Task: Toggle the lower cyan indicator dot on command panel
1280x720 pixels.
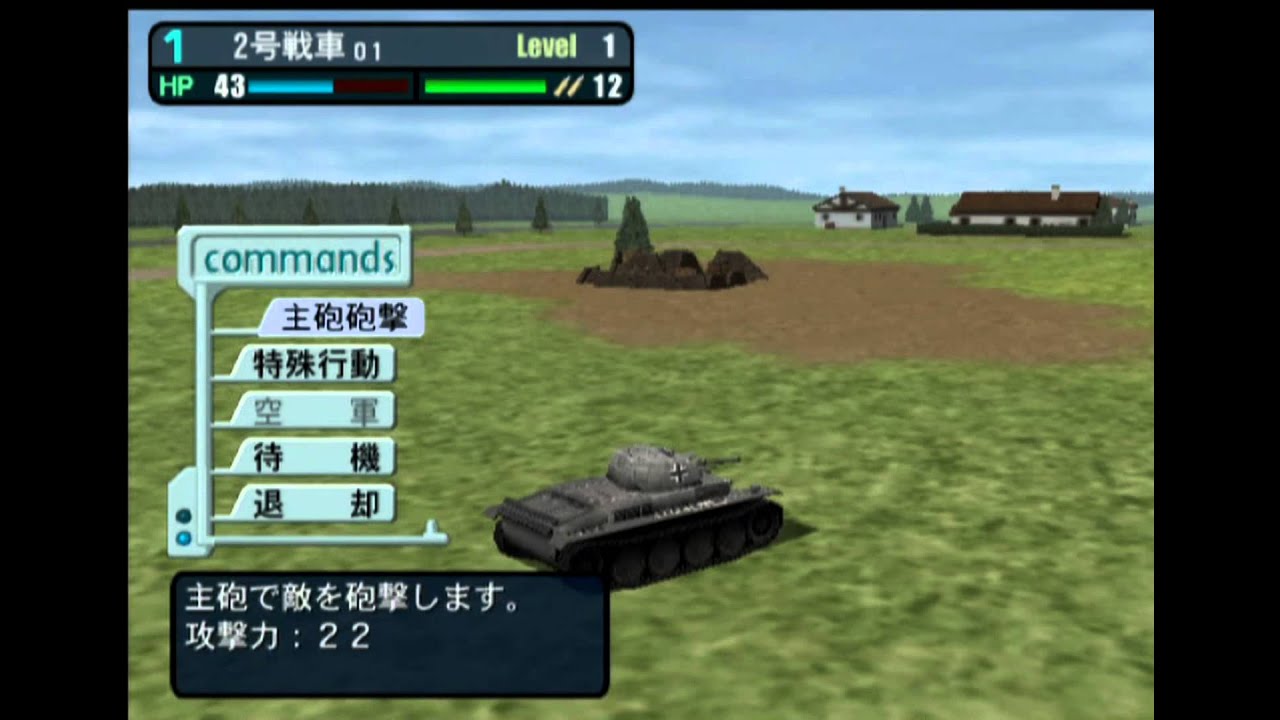Action: click(x=185, y=539)
